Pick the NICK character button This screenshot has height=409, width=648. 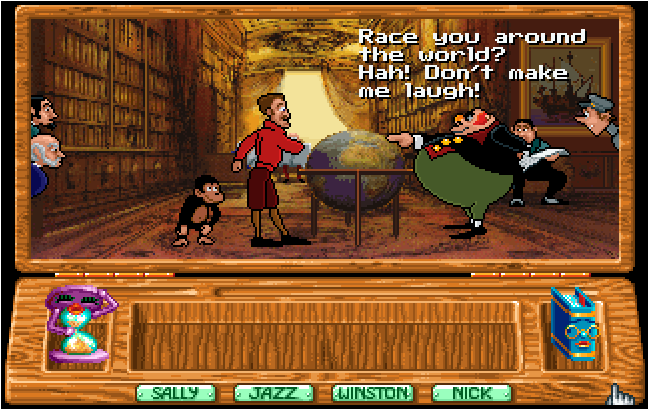(471, 393)
